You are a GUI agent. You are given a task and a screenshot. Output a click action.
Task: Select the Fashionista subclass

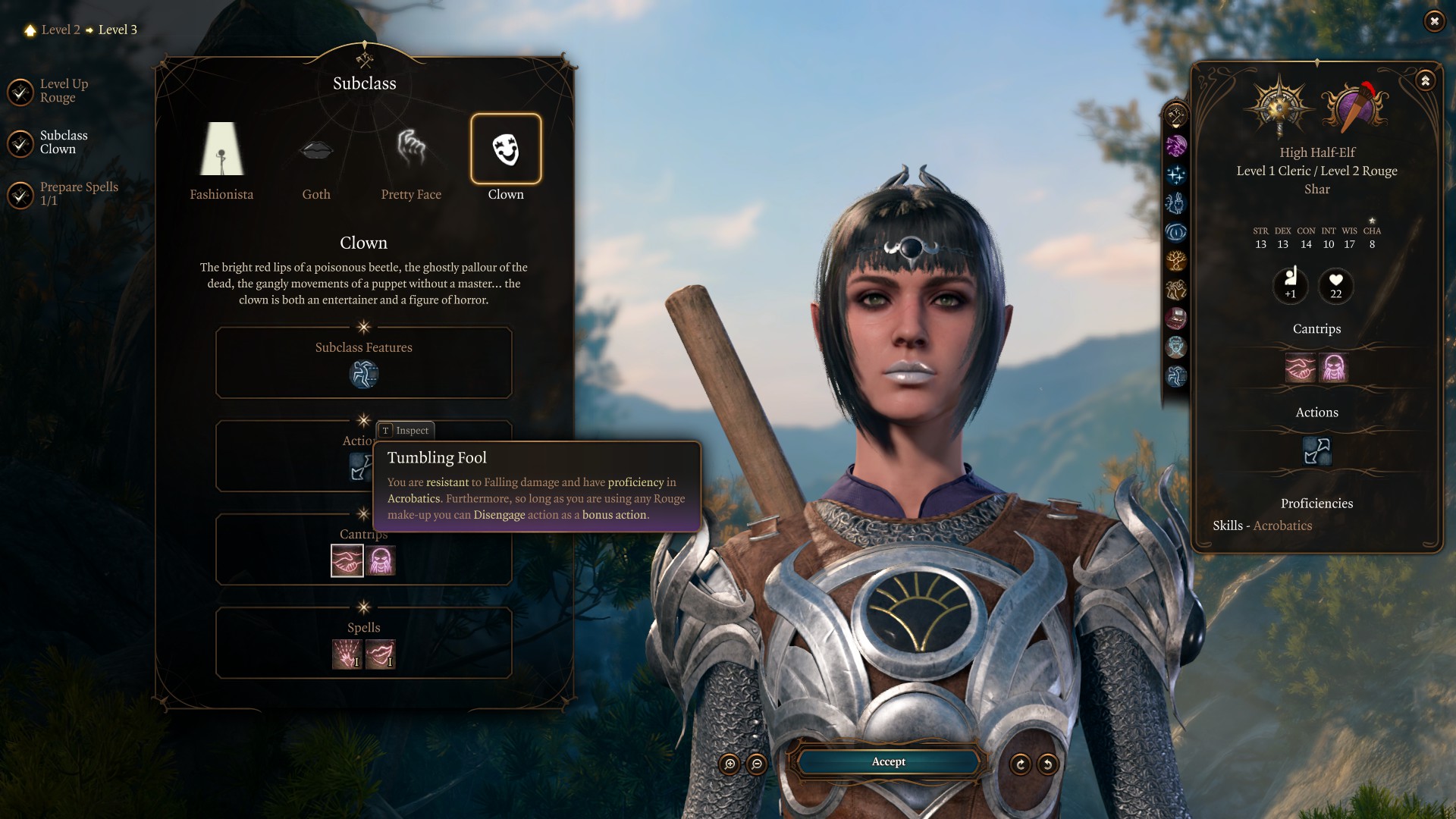pos(221,149)
